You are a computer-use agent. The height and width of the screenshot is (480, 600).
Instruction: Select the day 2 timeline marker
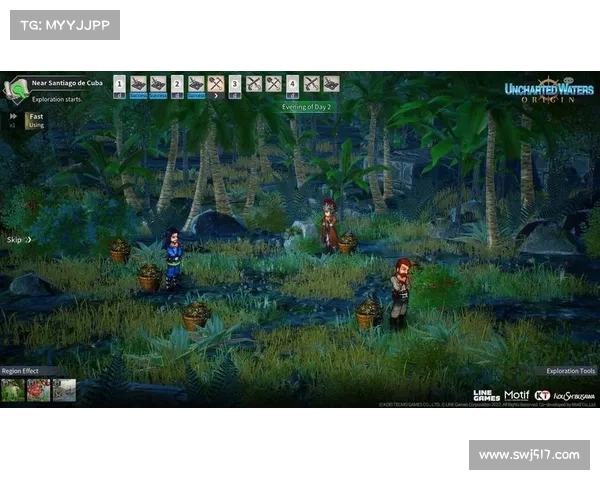coord(177,84)
